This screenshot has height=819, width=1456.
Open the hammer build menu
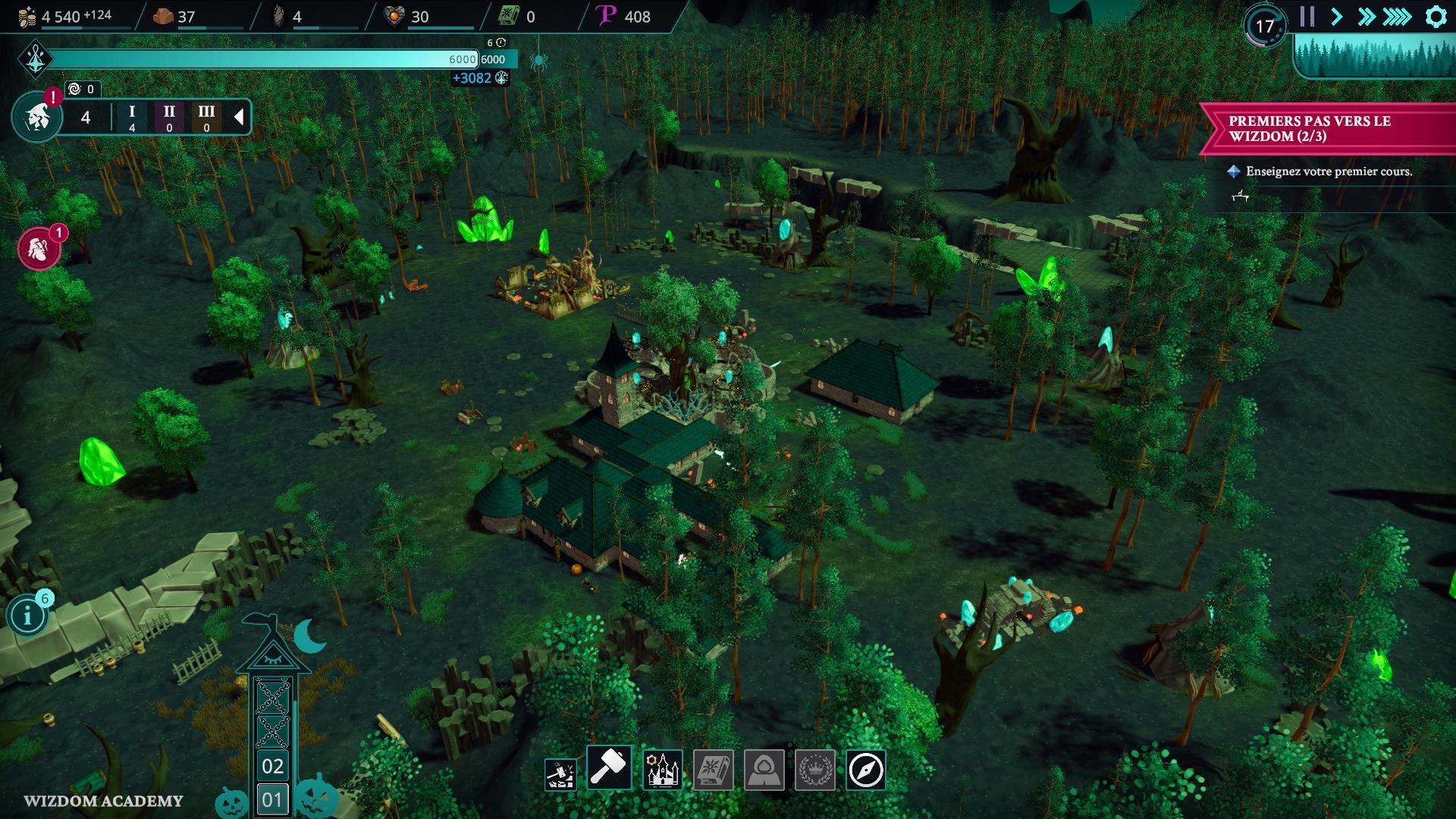(x=609, y=769)
